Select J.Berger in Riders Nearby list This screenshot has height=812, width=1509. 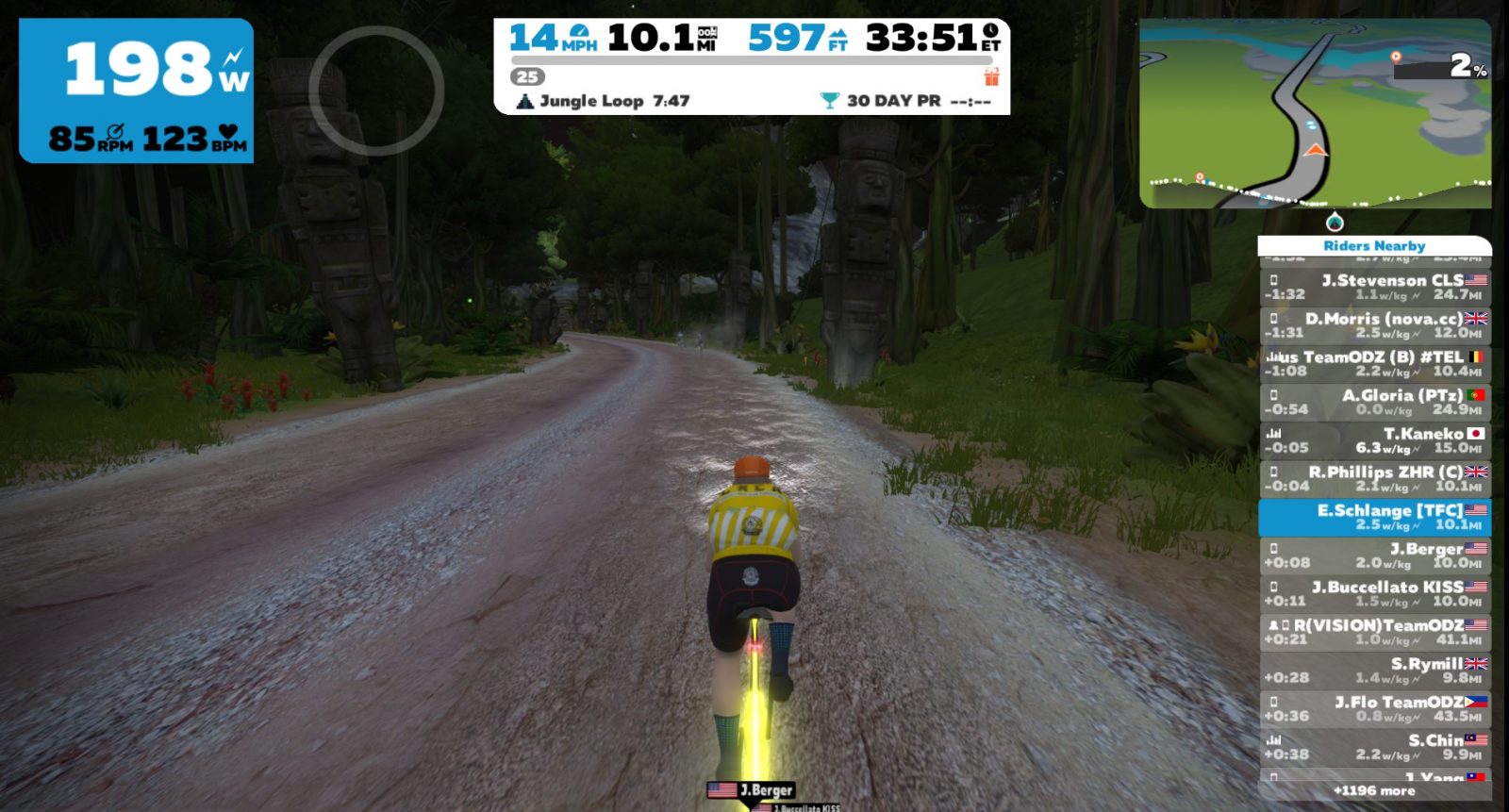coord(1374,555)
